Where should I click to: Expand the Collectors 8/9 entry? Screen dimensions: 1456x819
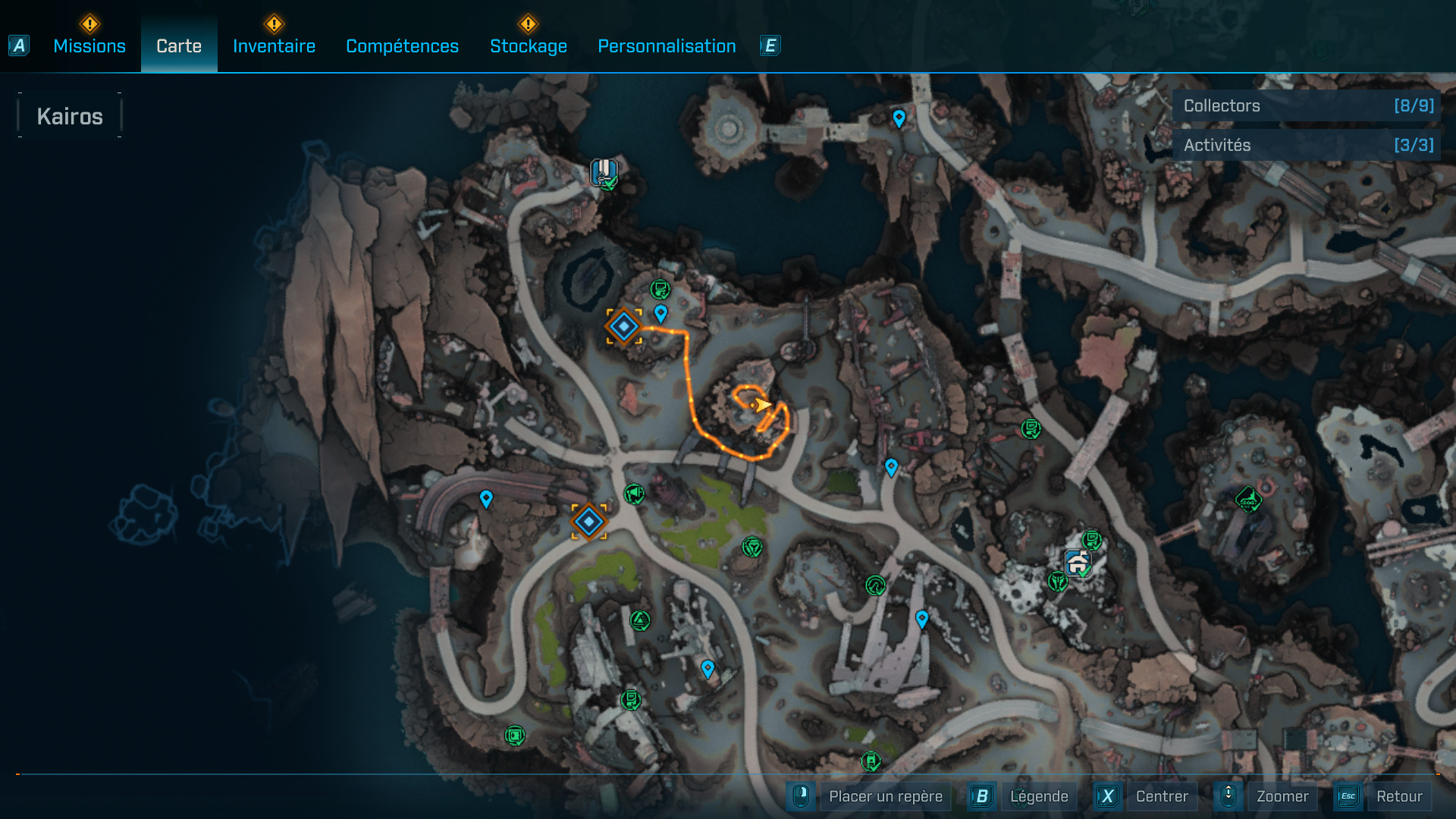(1306, 105)
